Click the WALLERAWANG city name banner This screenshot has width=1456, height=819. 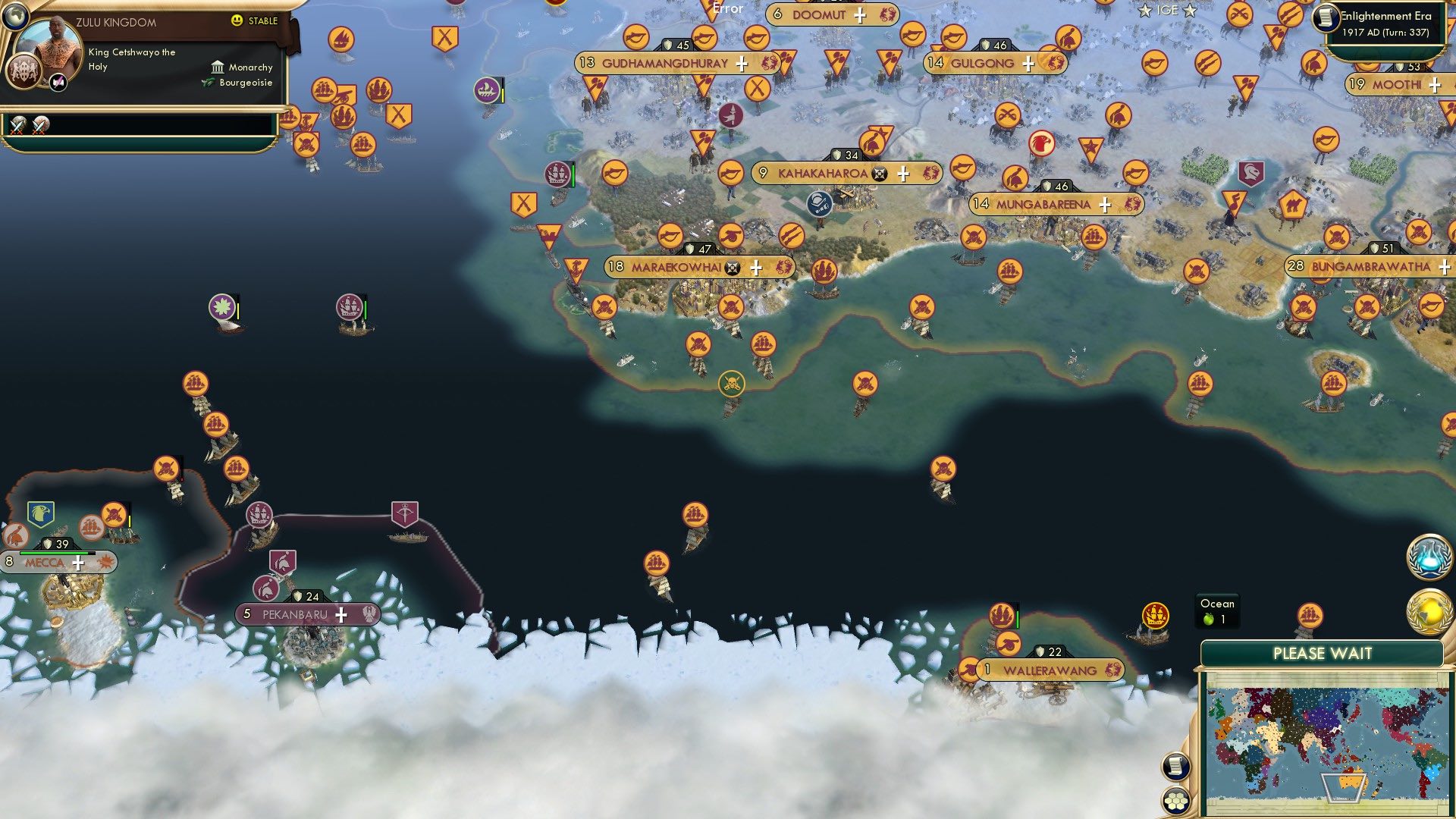[1049, 670]
